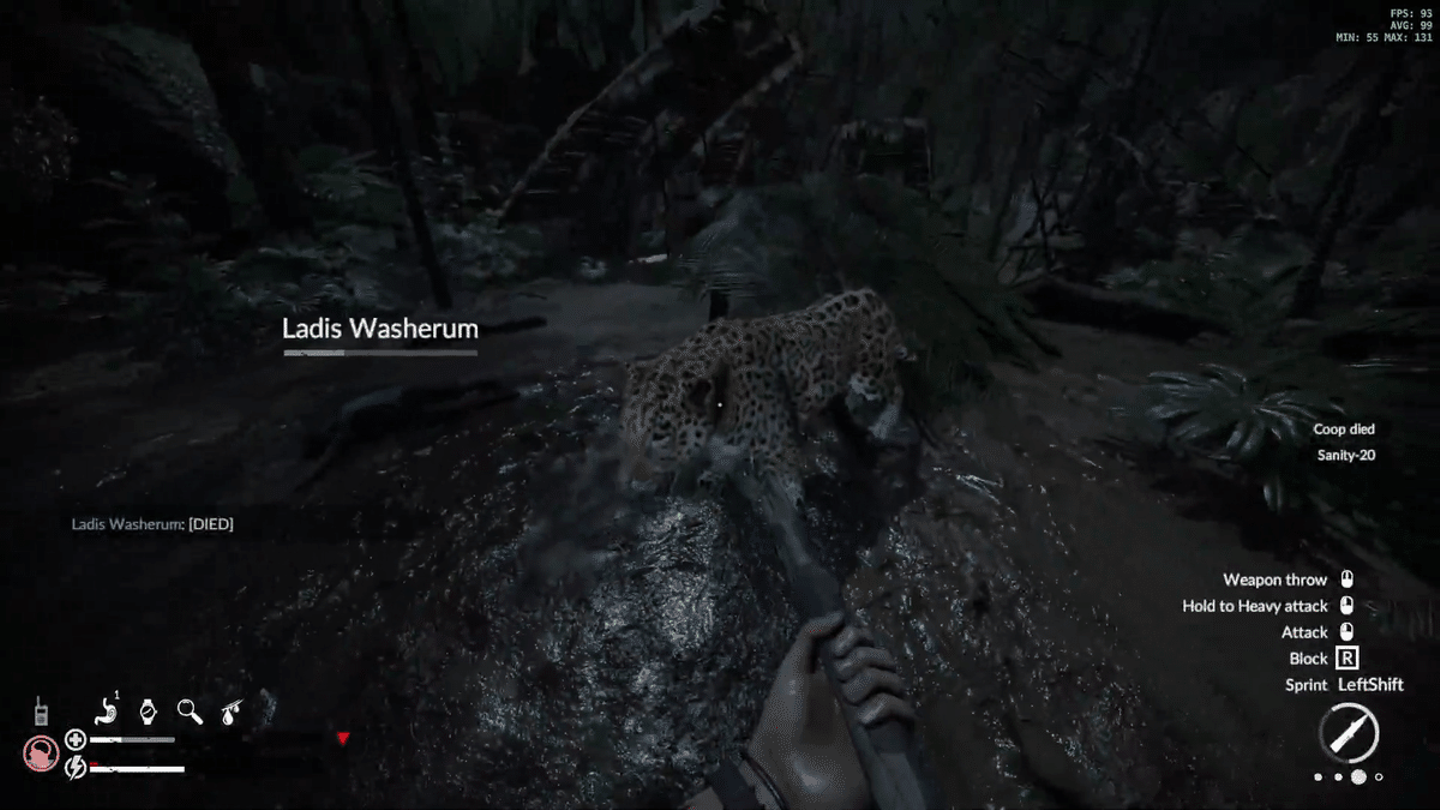Select the equipped spear weapon slot
The height and width of the screenshot is (810, 1440).
[1348, 734]
